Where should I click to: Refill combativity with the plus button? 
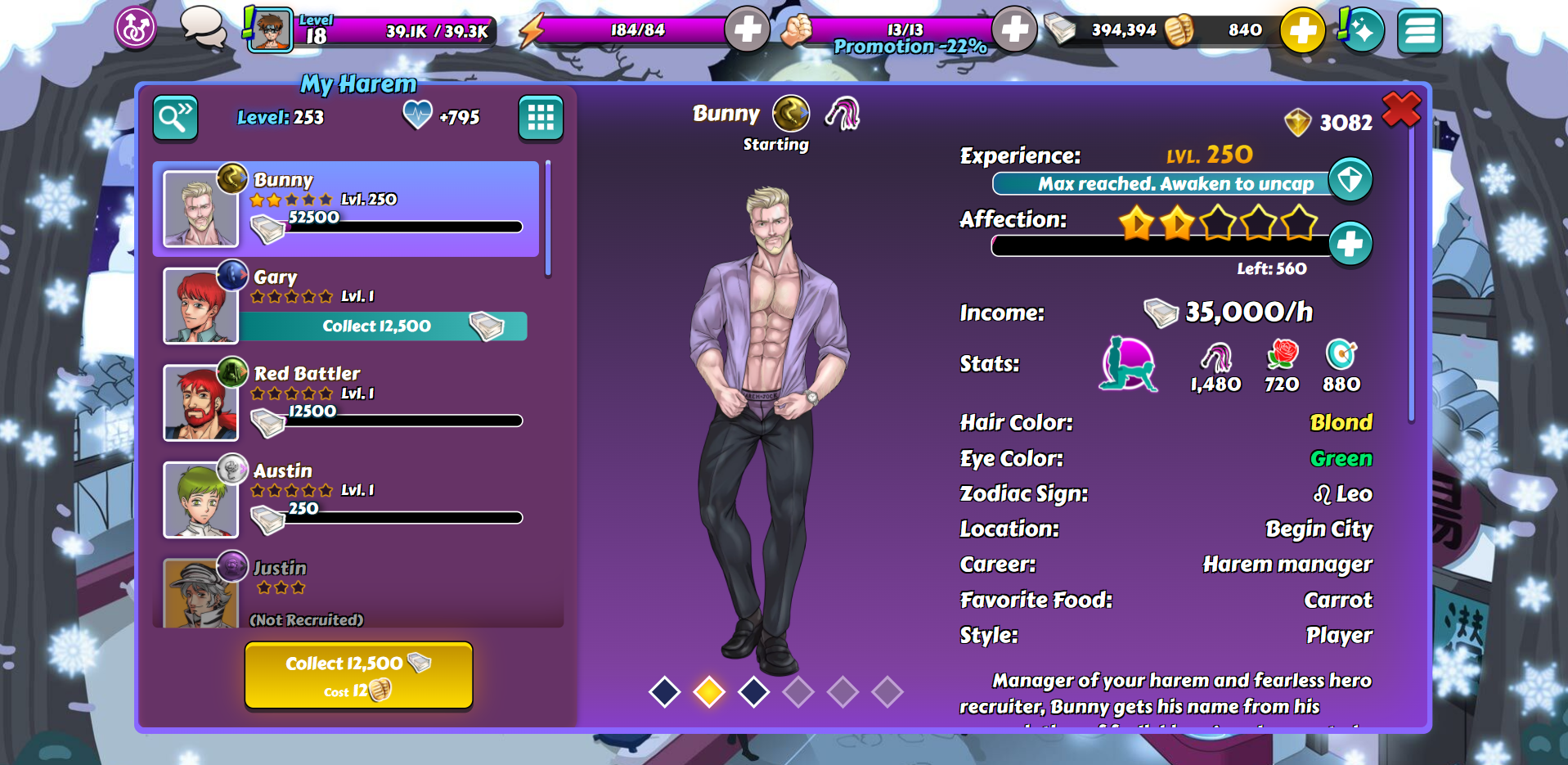click(1014, 30)
